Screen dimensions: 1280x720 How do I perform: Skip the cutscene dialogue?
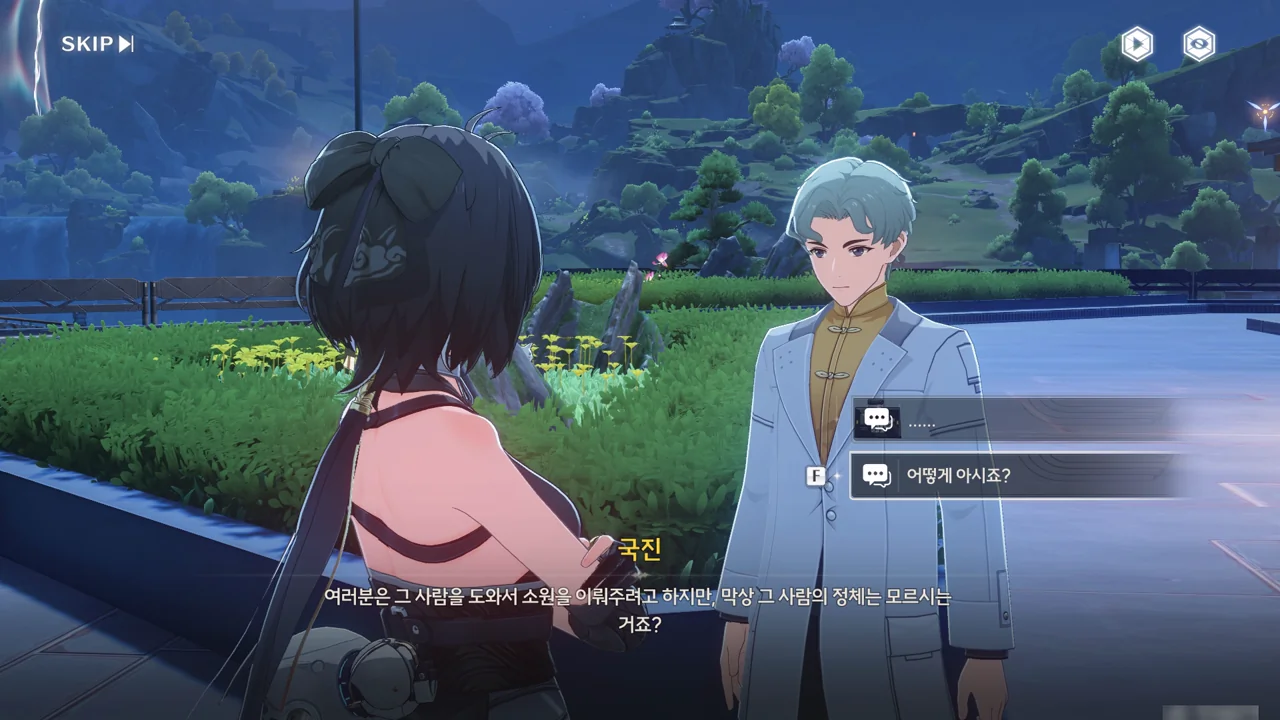(97, 44)
